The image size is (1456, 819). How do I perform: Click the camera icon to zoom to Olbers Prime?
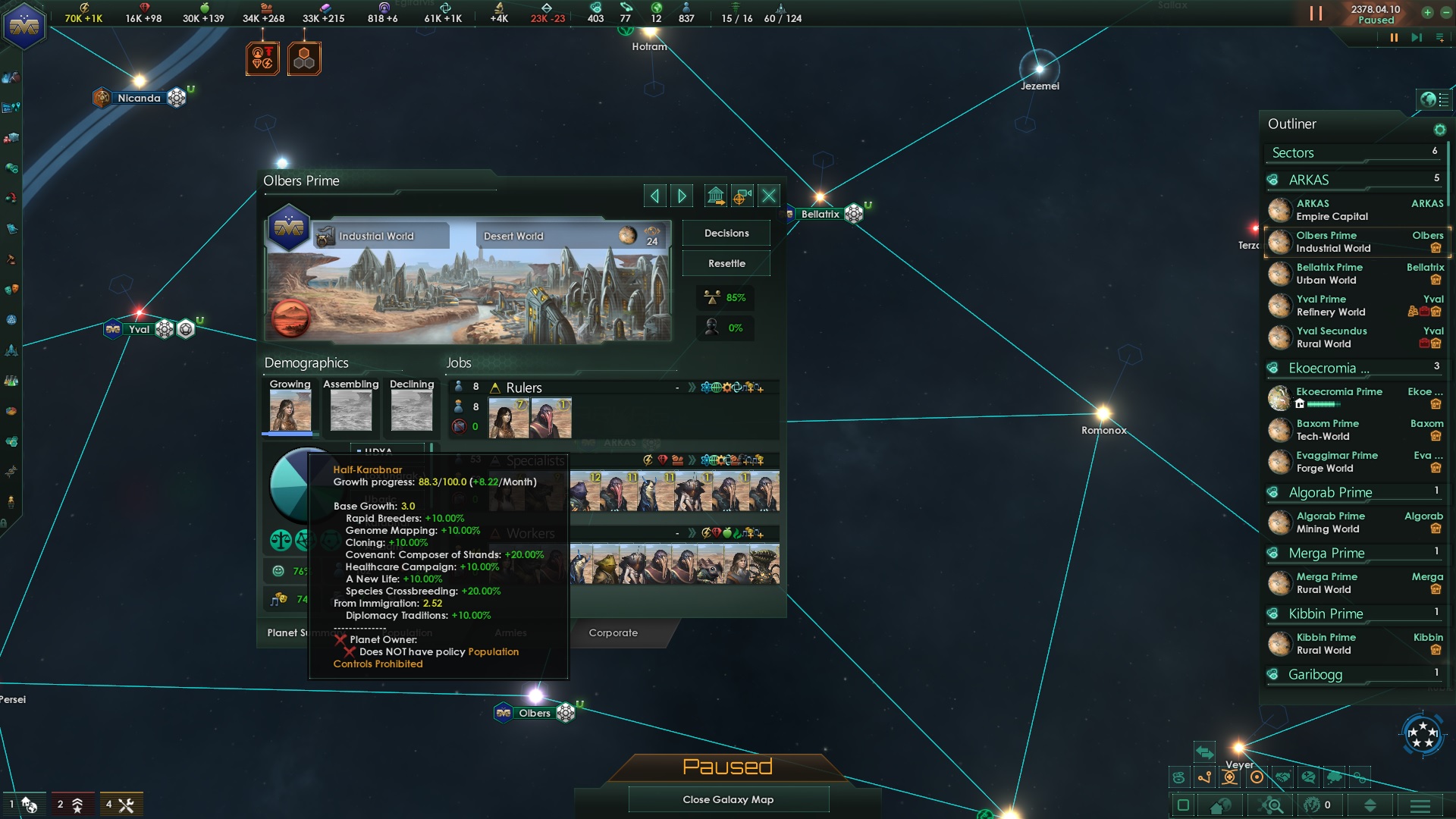tap(742, 196)
